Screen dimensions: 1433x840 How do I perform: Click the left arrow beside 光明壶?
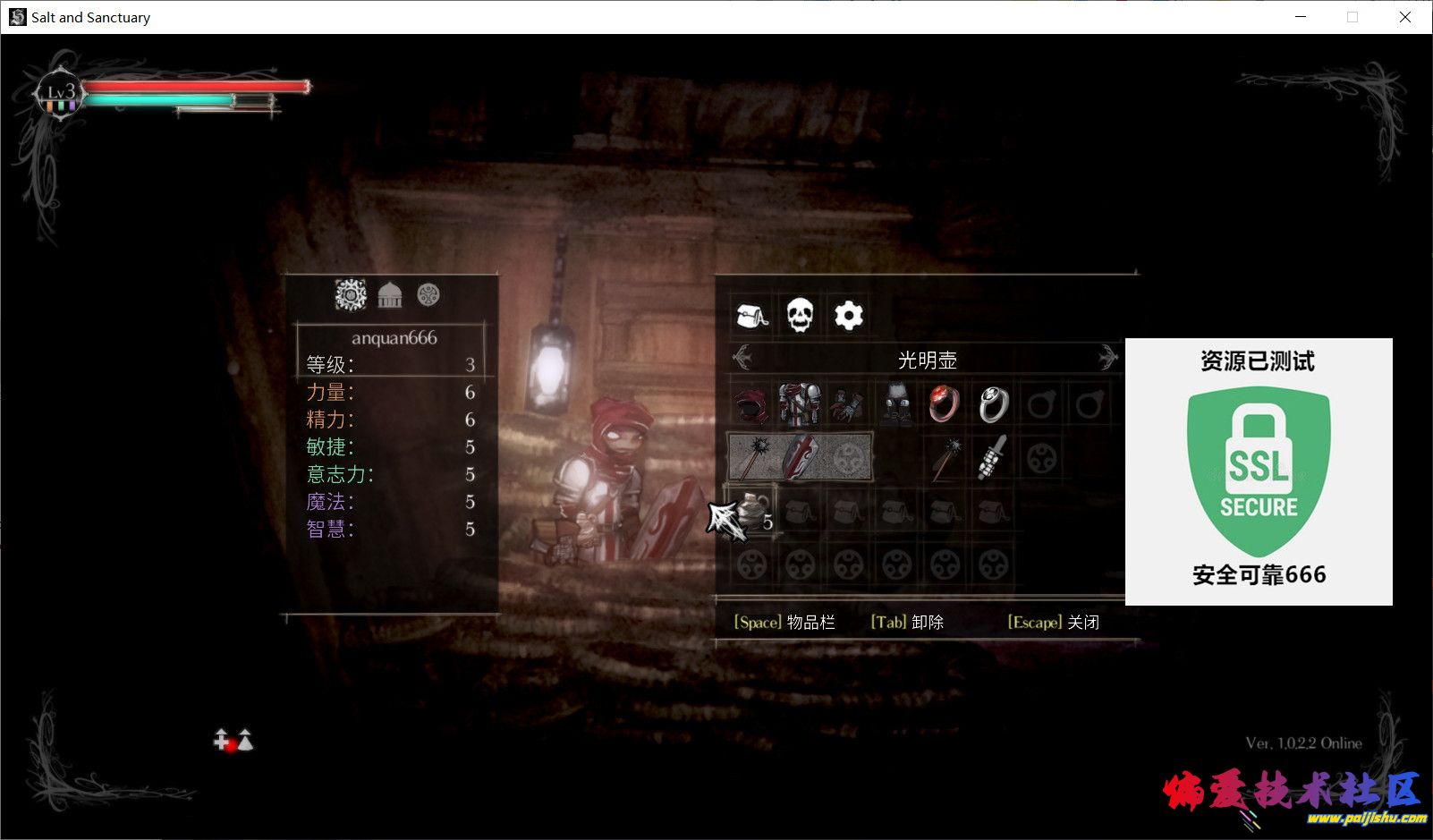point(742,360)
